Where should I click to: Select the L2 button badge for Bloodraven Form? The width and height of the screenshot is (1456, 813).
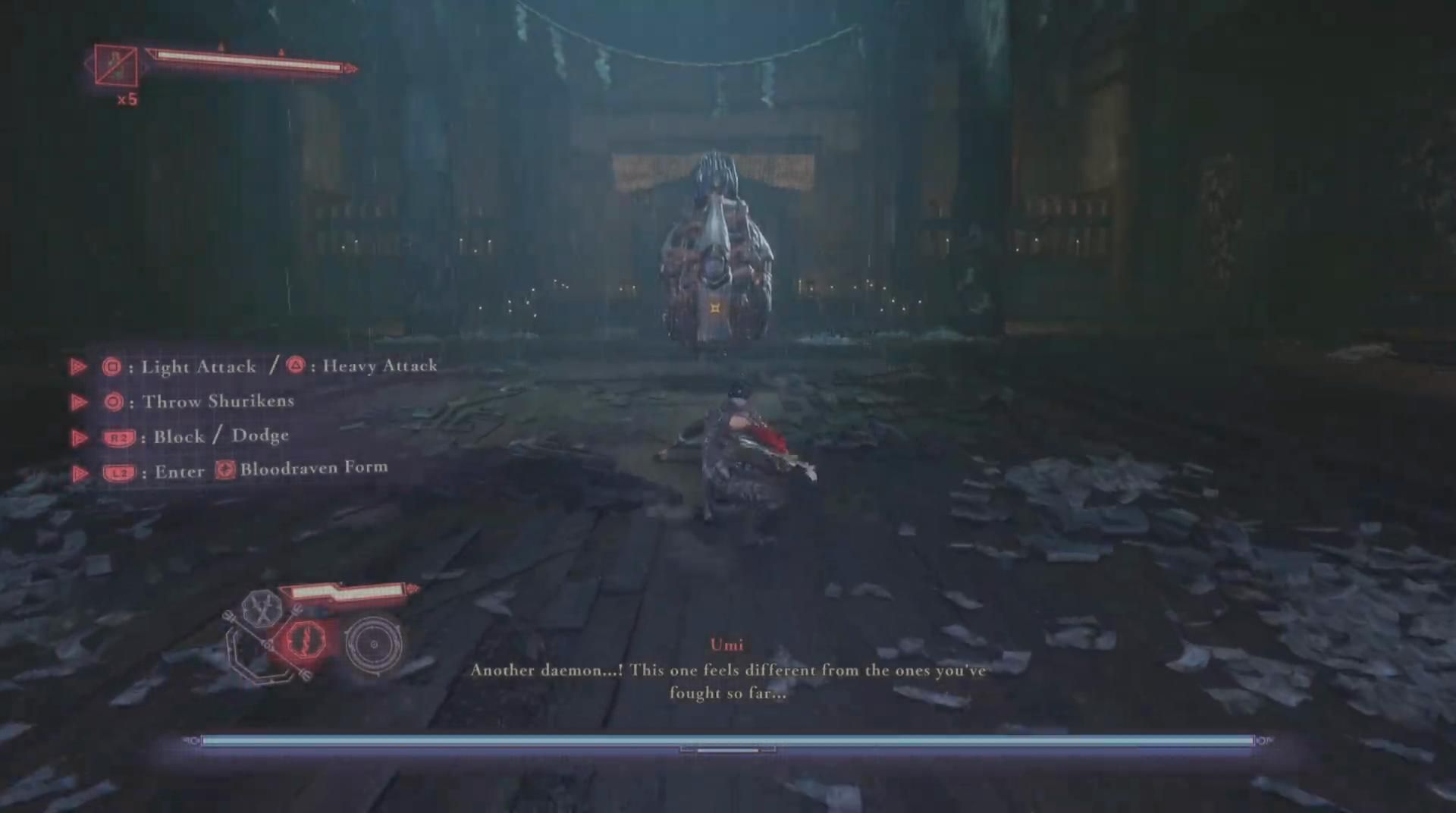(x=121, y=472)
